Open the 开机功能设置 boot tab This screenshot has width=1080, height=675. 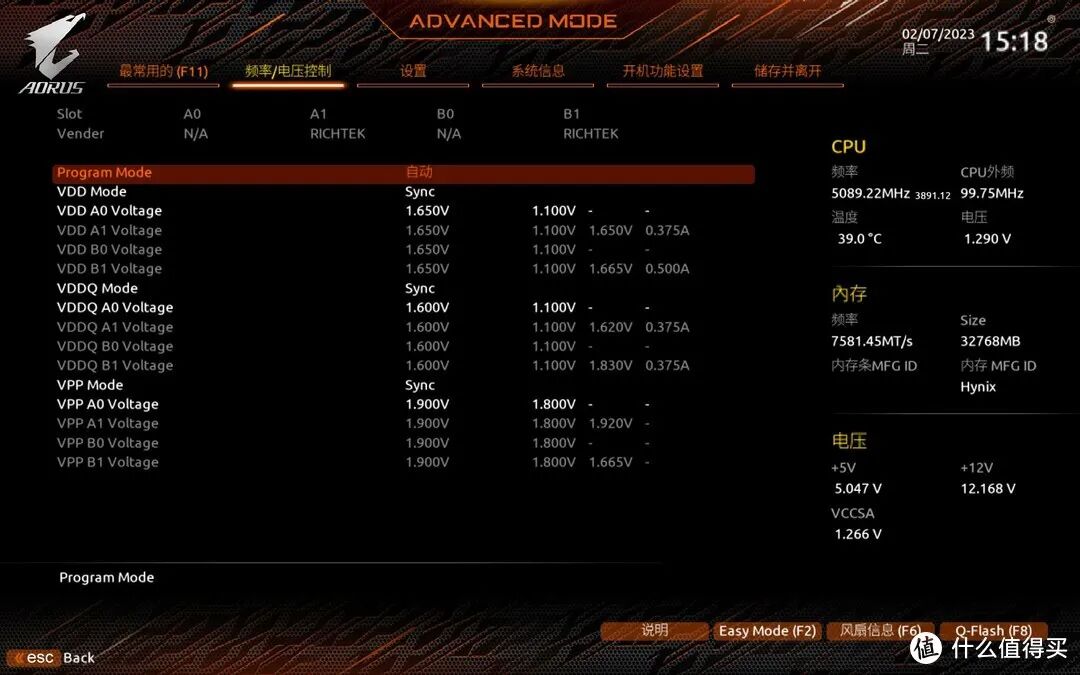[663, 71]
